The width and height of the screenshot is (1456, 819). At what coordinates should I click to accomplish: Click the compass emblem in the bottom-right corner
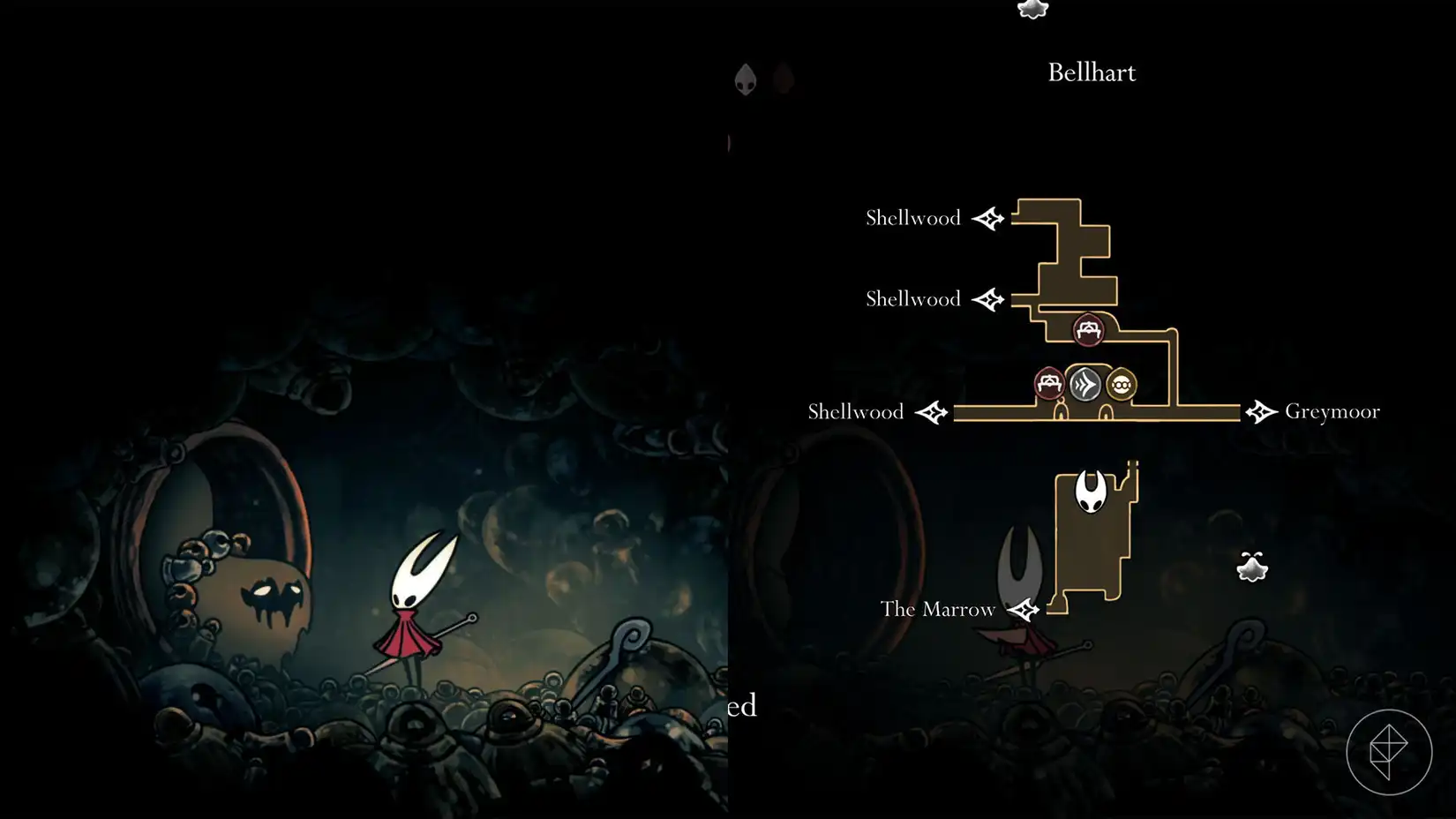tap(1391, 749)
